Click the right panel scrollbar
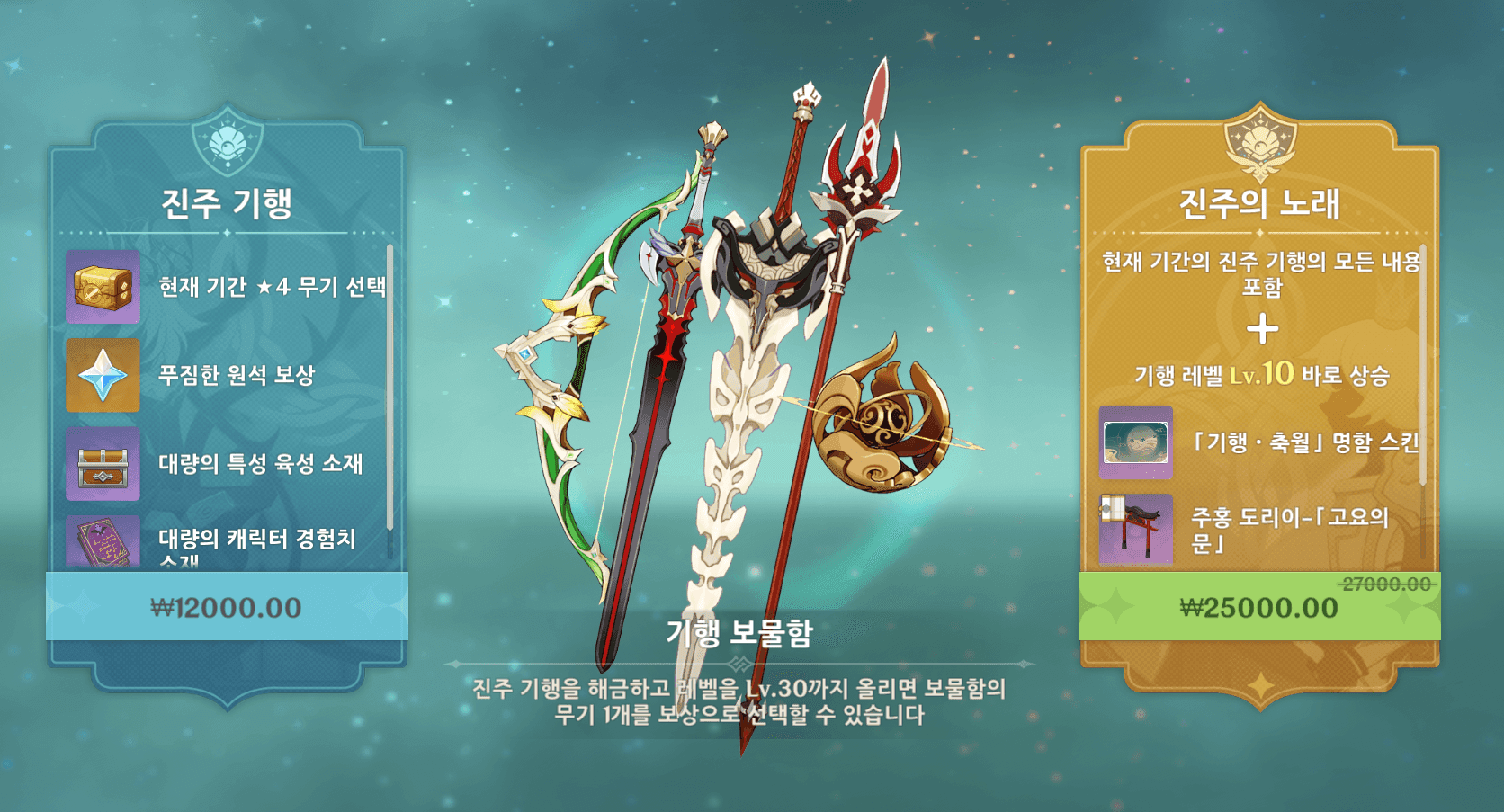Image resolution: width=1504 pixels, height=812 pixels. [x=1423, y=360]
